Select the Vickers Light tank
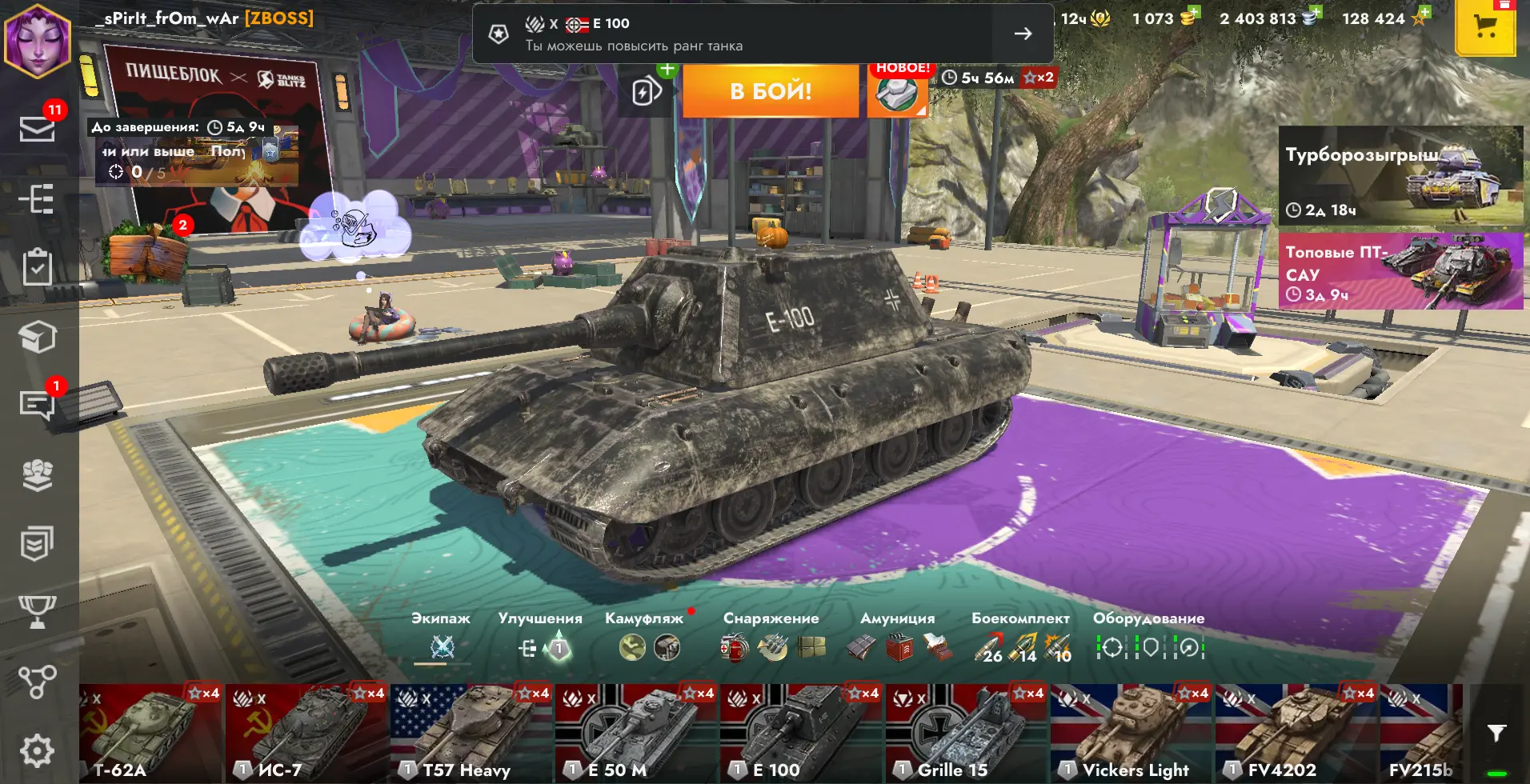 (1131, 733)
